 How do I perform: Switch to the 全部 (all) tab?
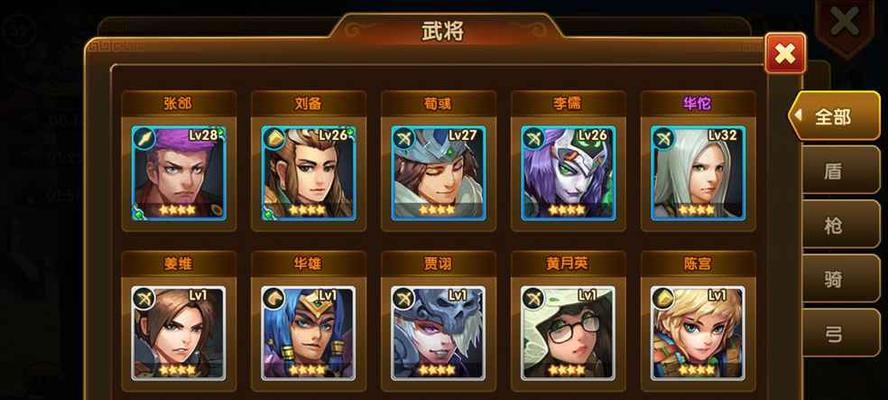(x=832, y=117)
